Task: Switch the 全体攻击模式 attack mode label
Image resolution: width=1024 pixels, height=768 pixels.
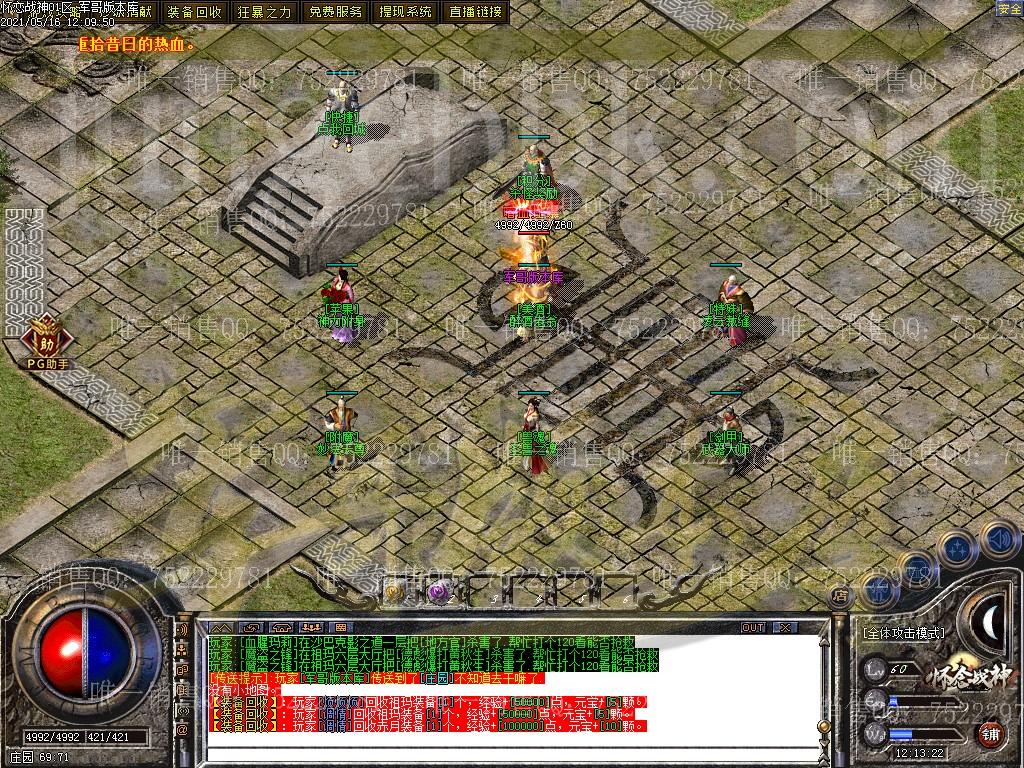Action: pos(903,633)
